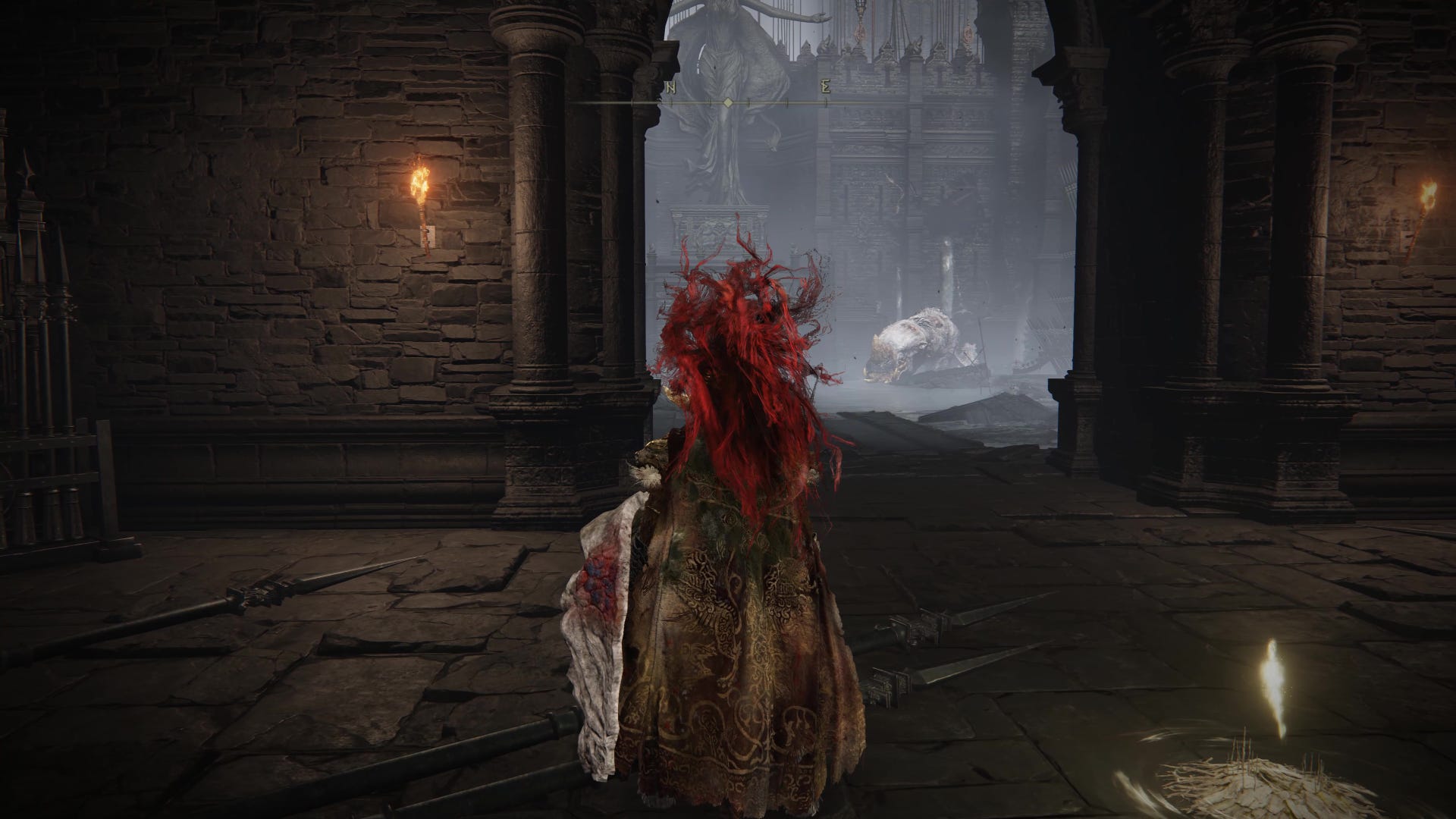
Task: Click the compass bar's diamond marker
Action: point(728,102)
